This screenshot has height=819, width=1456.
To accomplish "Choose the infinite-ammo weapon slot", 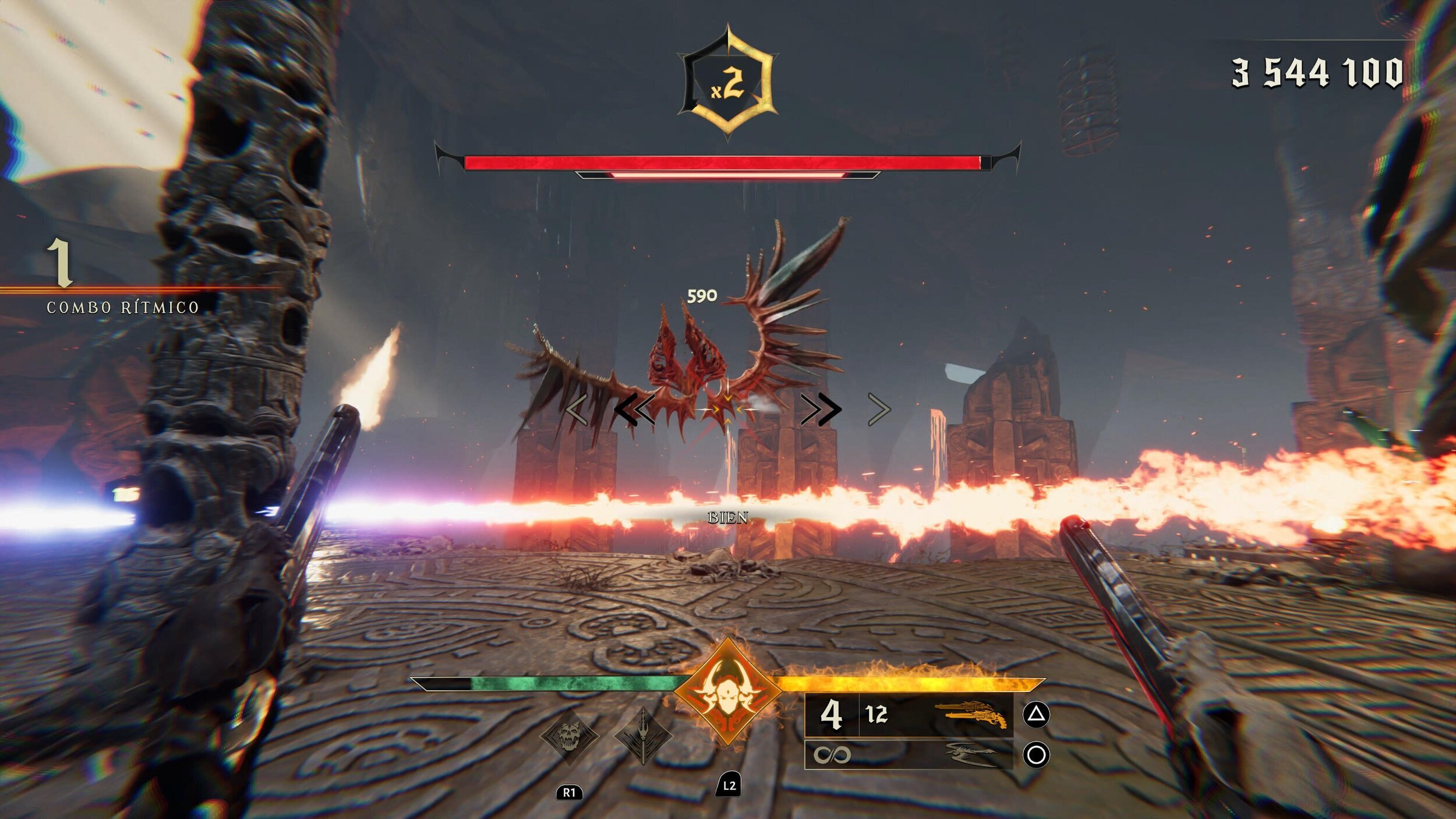I will [x=909, y=755].
